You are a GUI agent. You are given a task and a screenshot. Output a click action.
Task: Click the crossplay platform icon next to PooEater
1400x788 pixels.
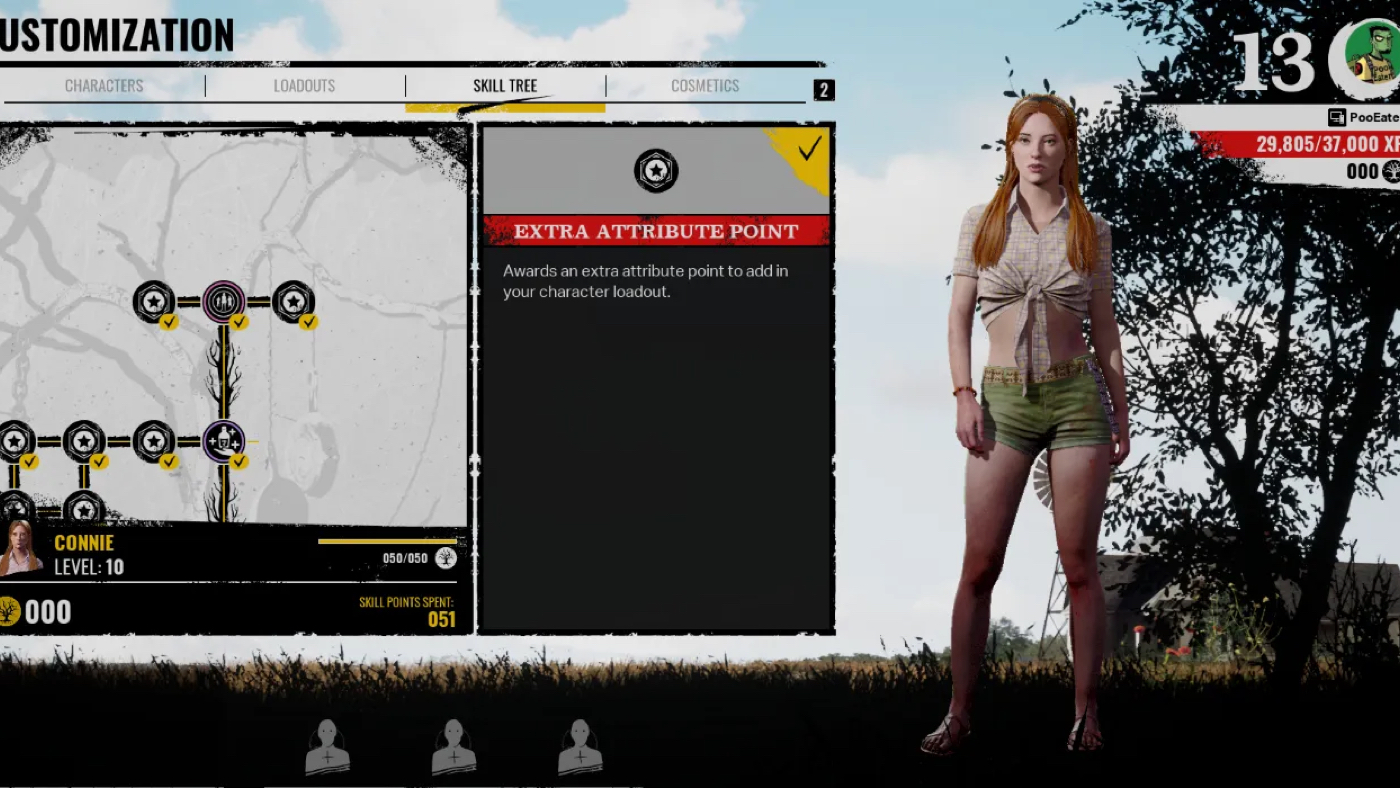[x=1337, y=117]
